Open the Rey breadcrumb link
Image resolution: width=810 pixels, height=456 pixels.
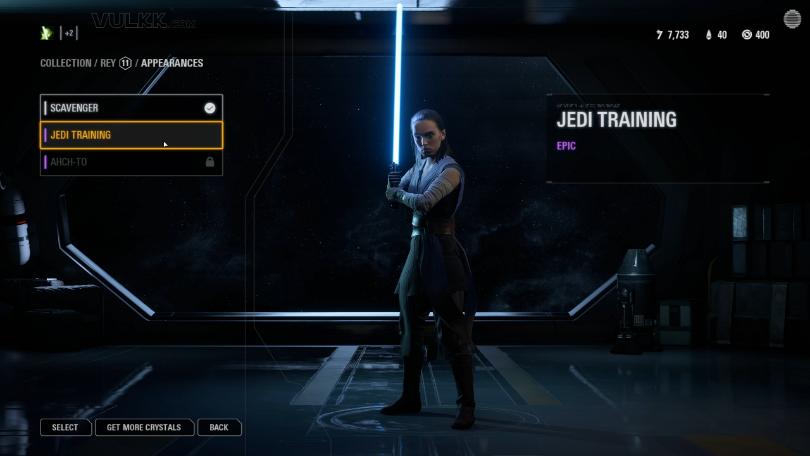coord(107,63)
